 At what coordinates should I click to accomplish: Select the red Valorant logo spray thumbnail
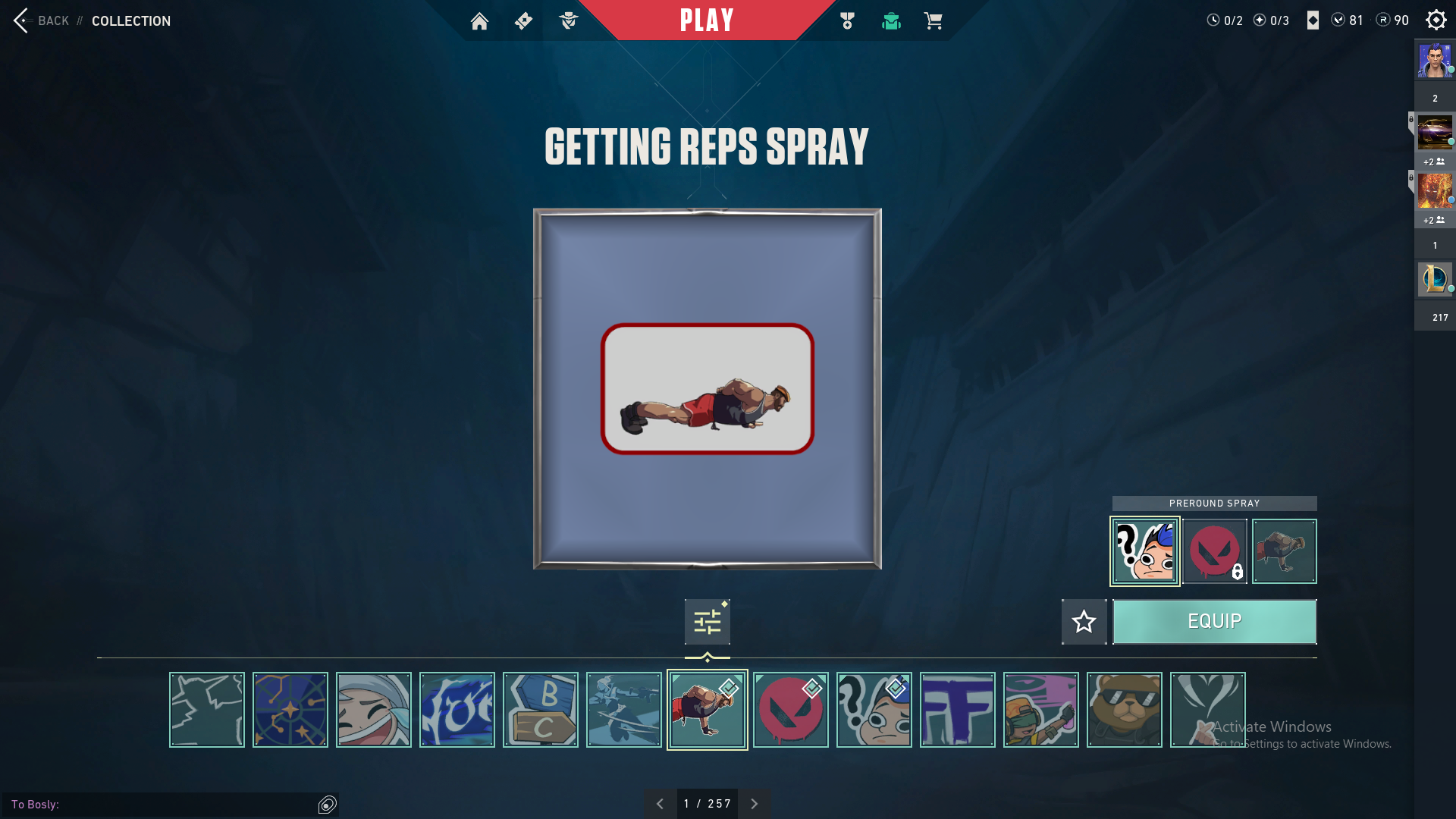pos(790,710)
